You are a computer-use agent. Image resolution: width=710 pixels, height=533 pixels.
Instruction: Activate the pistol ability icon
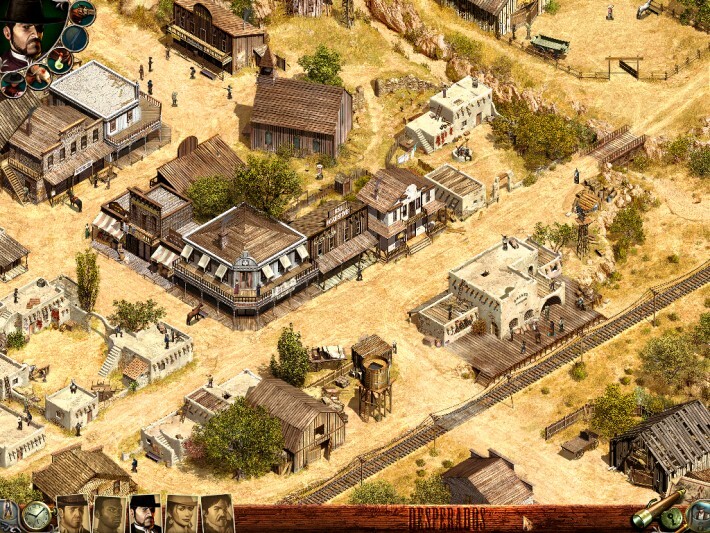82,13
